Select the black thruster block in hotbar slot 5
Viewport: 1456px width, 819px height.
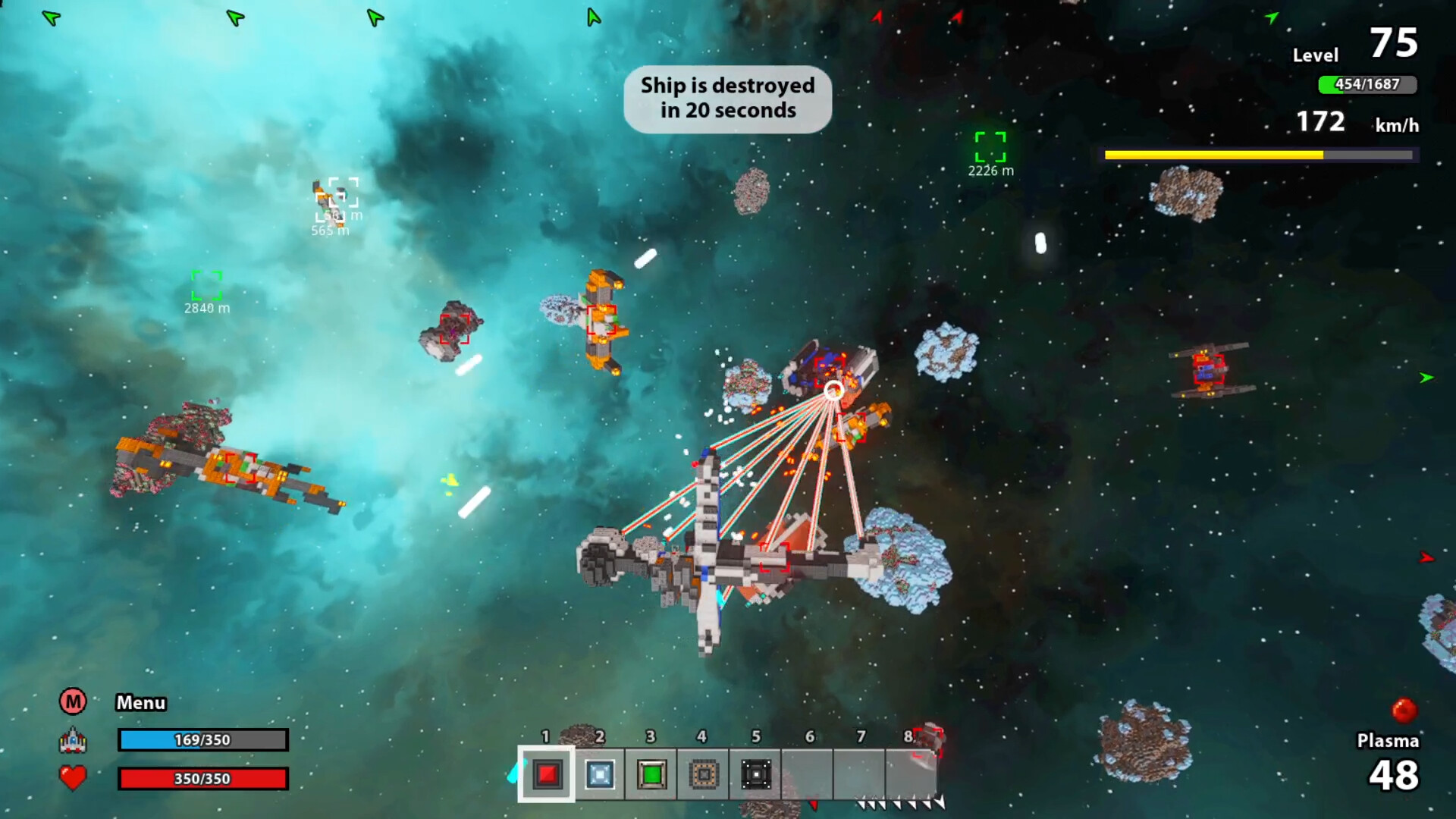click(755, 775)
